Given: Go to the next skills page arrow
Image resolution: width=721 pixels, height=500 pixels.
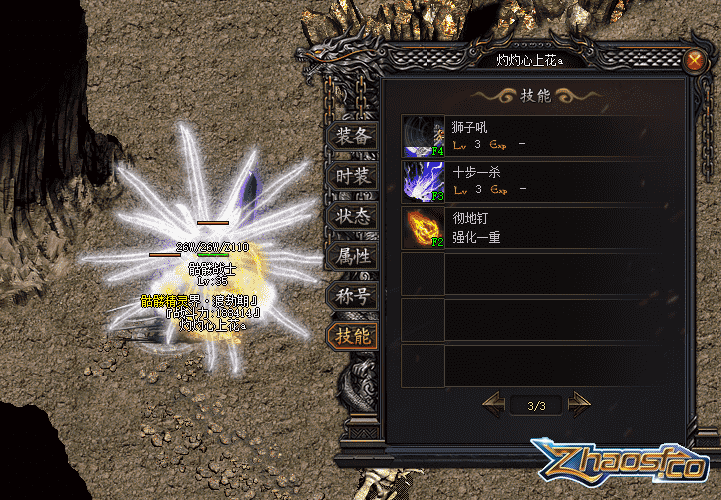Looking at the screenshot, I should point(579,404).
